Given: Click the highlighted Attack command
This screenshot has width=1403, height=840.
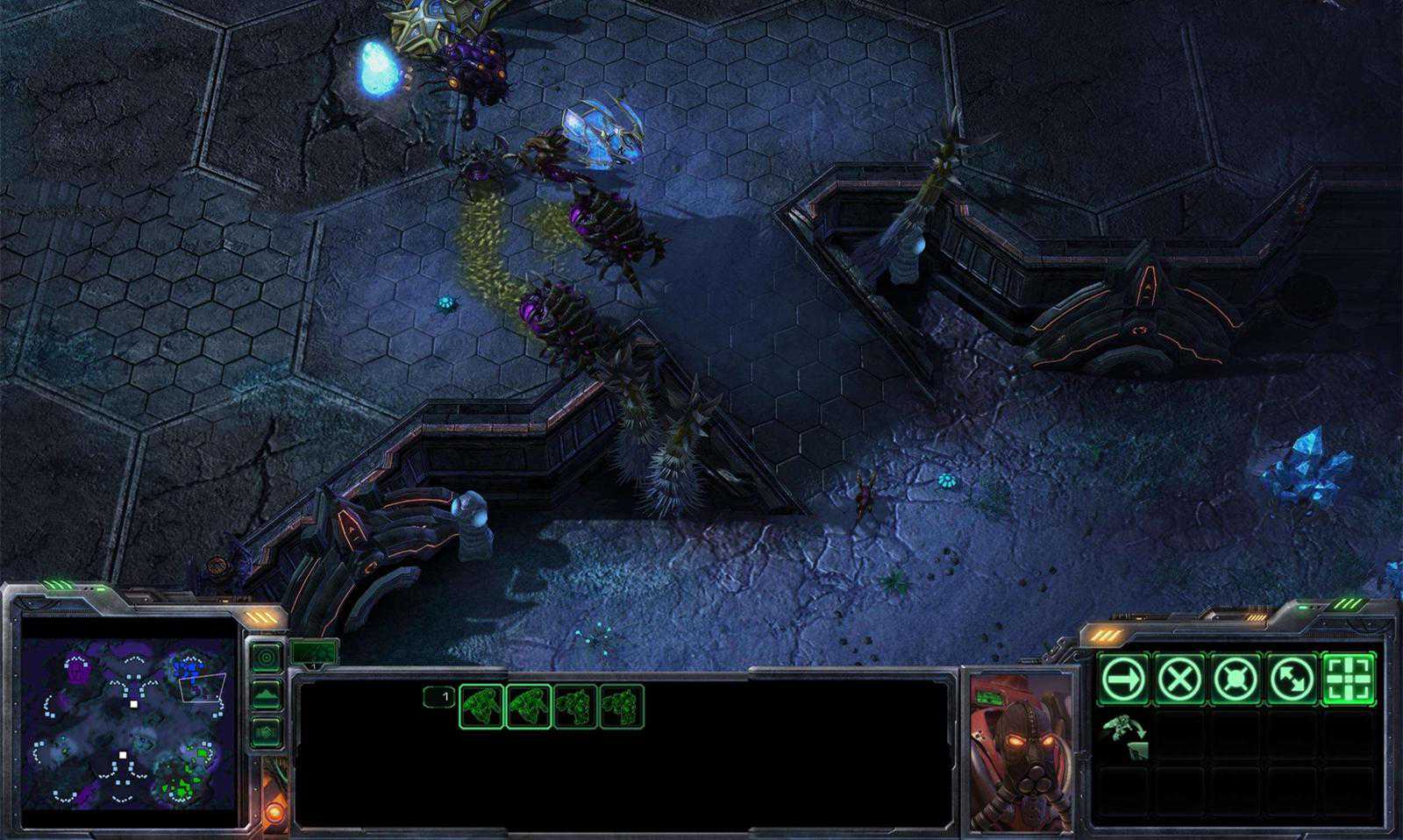Looking at the screenshot, I should point(1349,679).
